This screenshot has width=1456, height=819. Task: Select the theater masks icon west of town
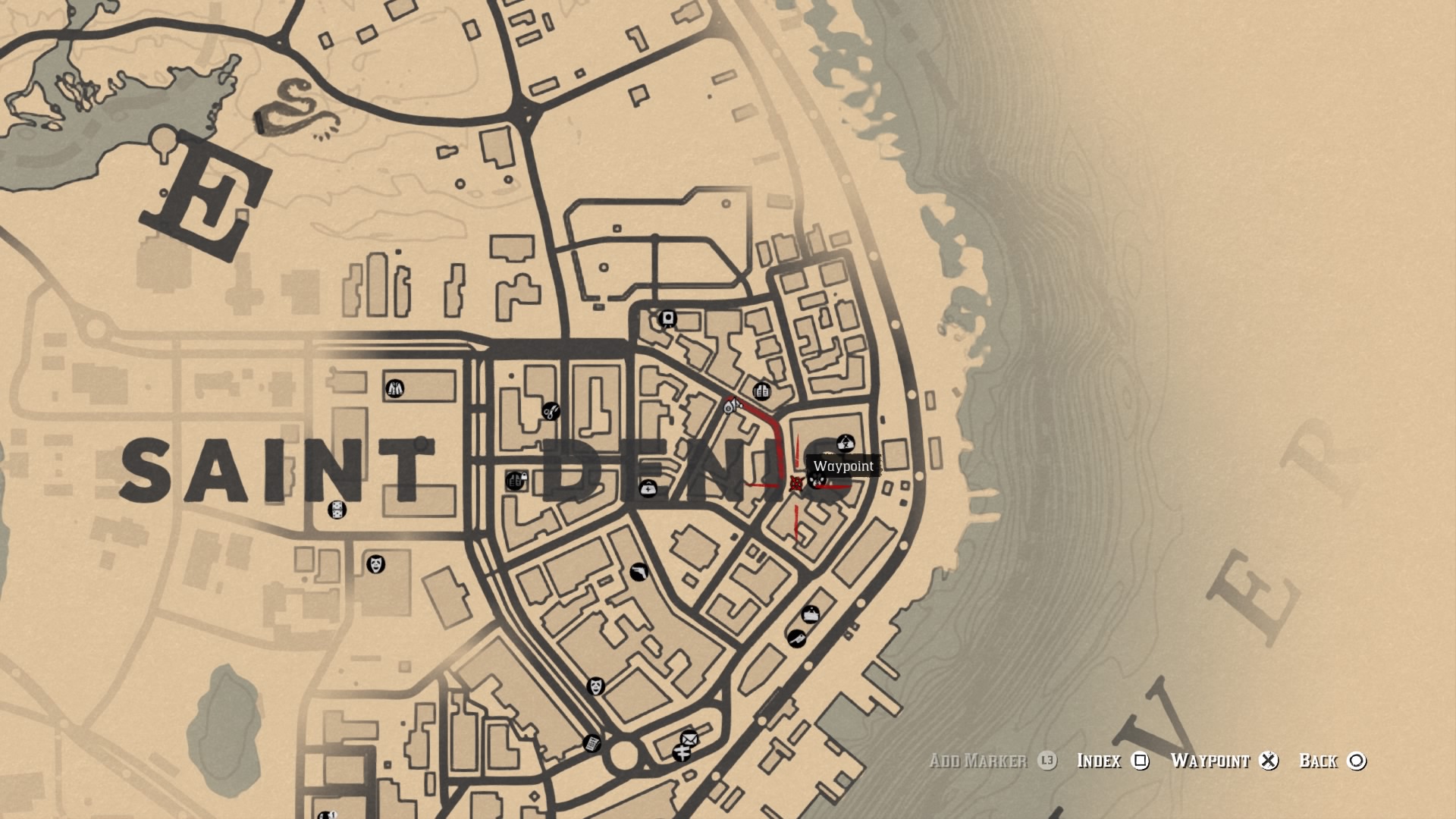[x=376, y=564]
